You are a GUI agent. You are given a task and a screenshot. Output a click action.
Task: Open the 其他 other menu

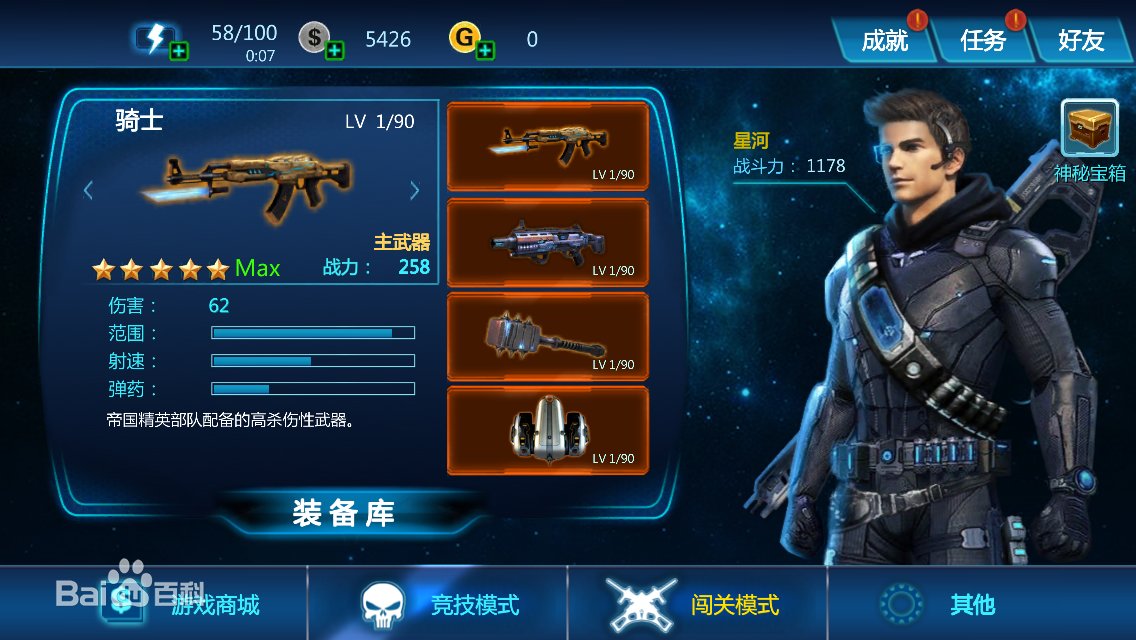coord(970,604)
